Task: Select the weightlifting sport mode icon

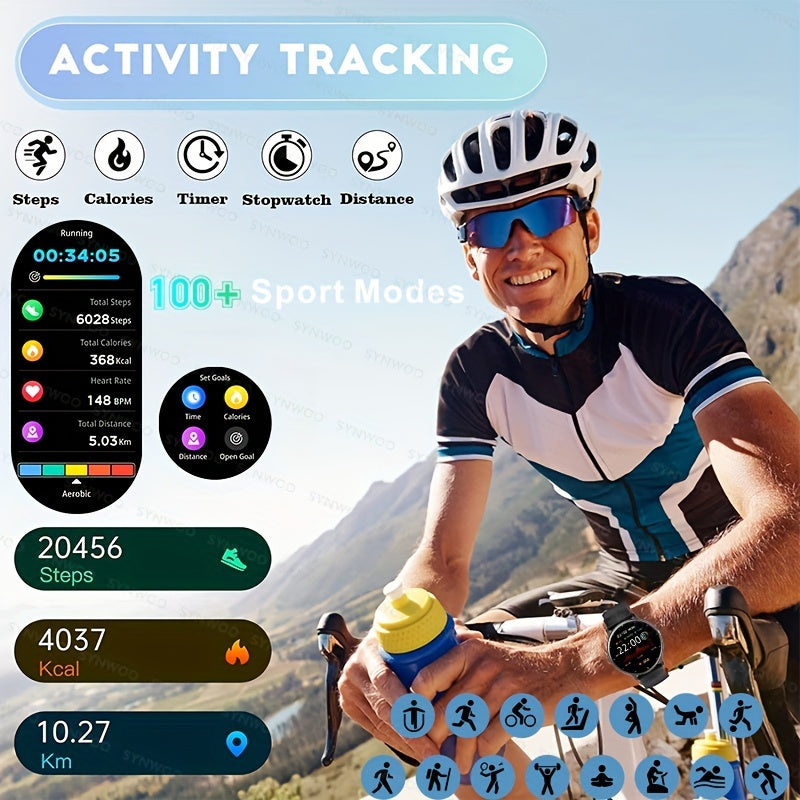Action: 548,776
